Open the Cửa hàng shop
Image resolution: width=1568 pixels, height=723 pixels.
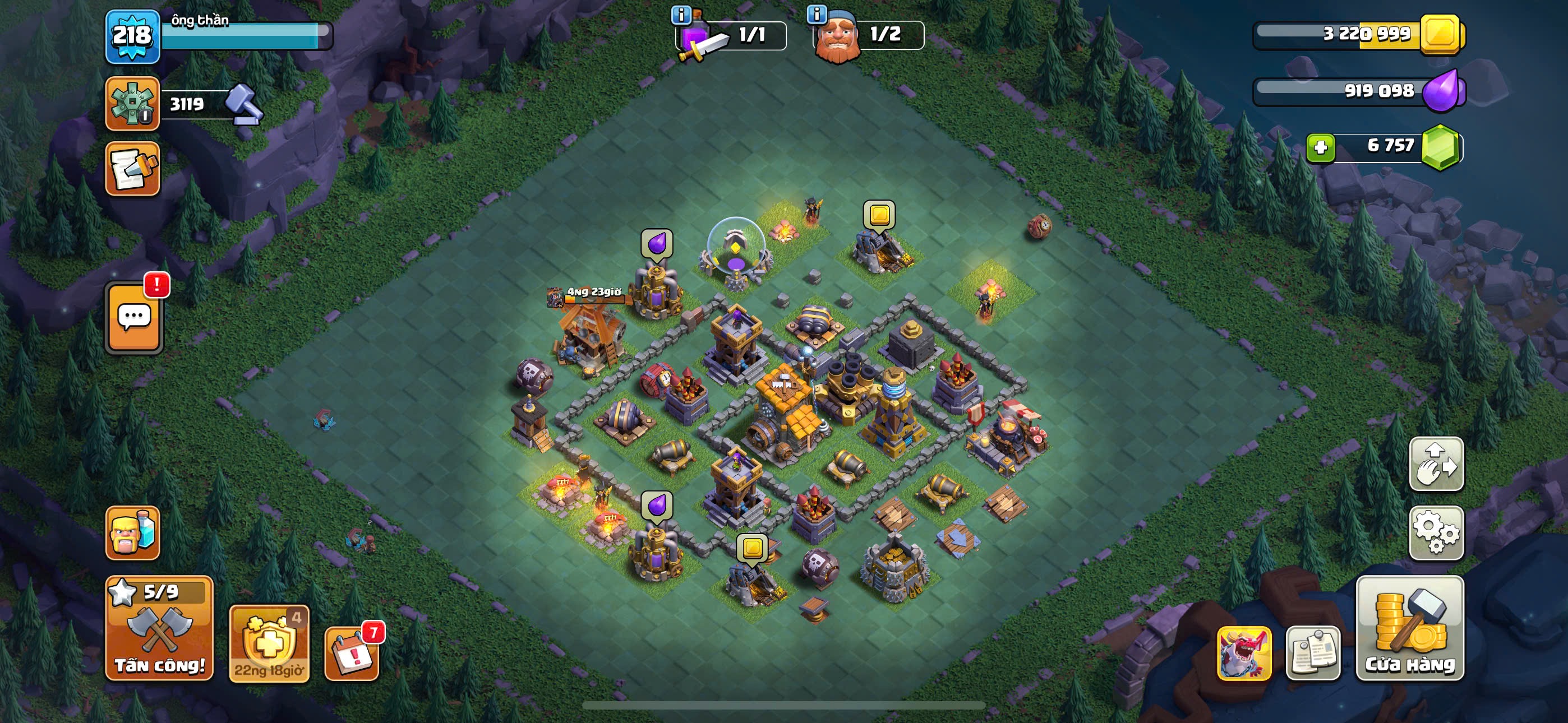point(1410,628)
